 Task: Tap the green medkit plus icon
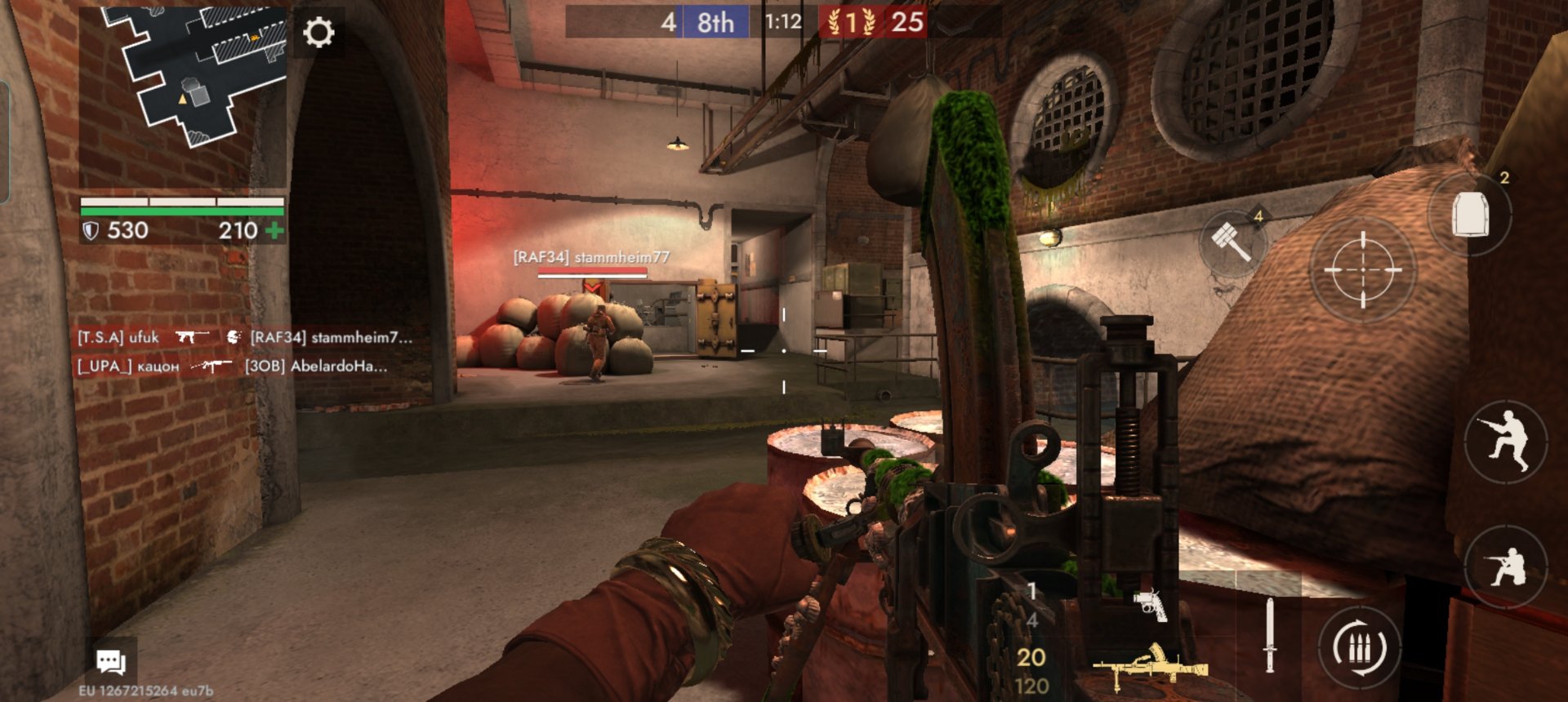click(274, 231)
